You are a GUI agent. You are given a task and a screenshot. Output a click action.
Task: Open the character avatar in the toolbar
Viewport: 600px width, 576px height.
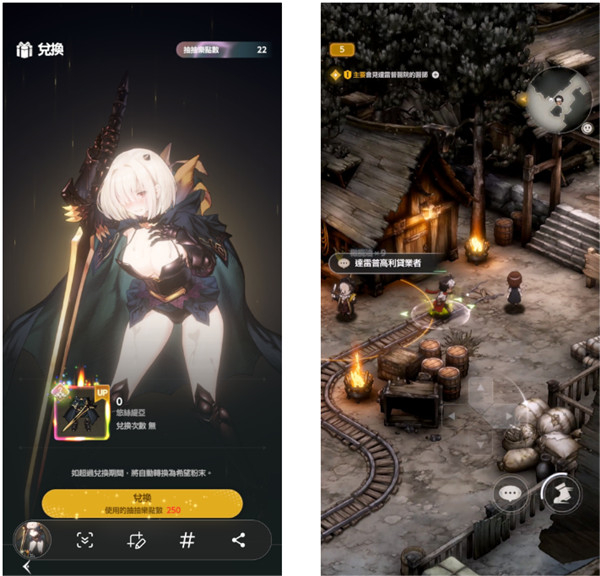coord(33,540)
